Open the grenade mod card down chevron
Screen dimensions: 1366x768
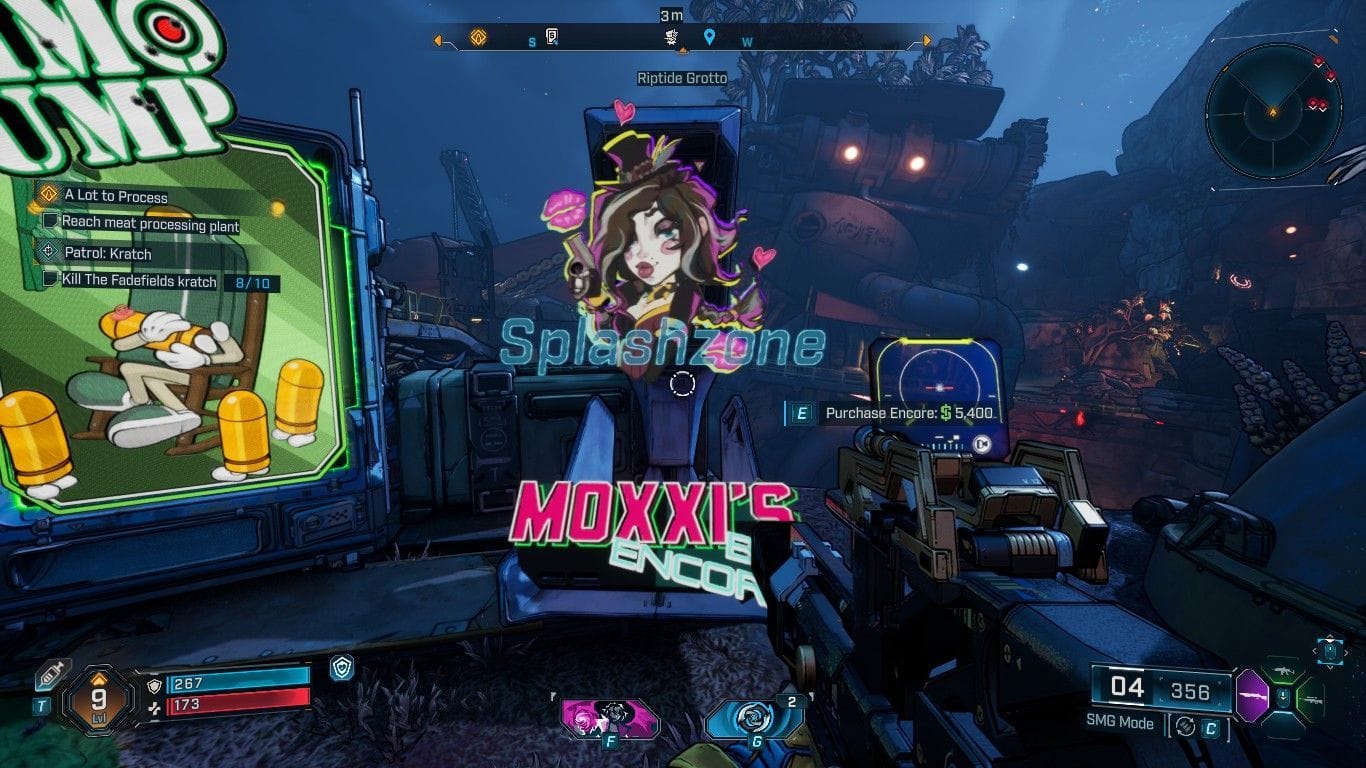pyautogui.click(x=1330, y=668)
